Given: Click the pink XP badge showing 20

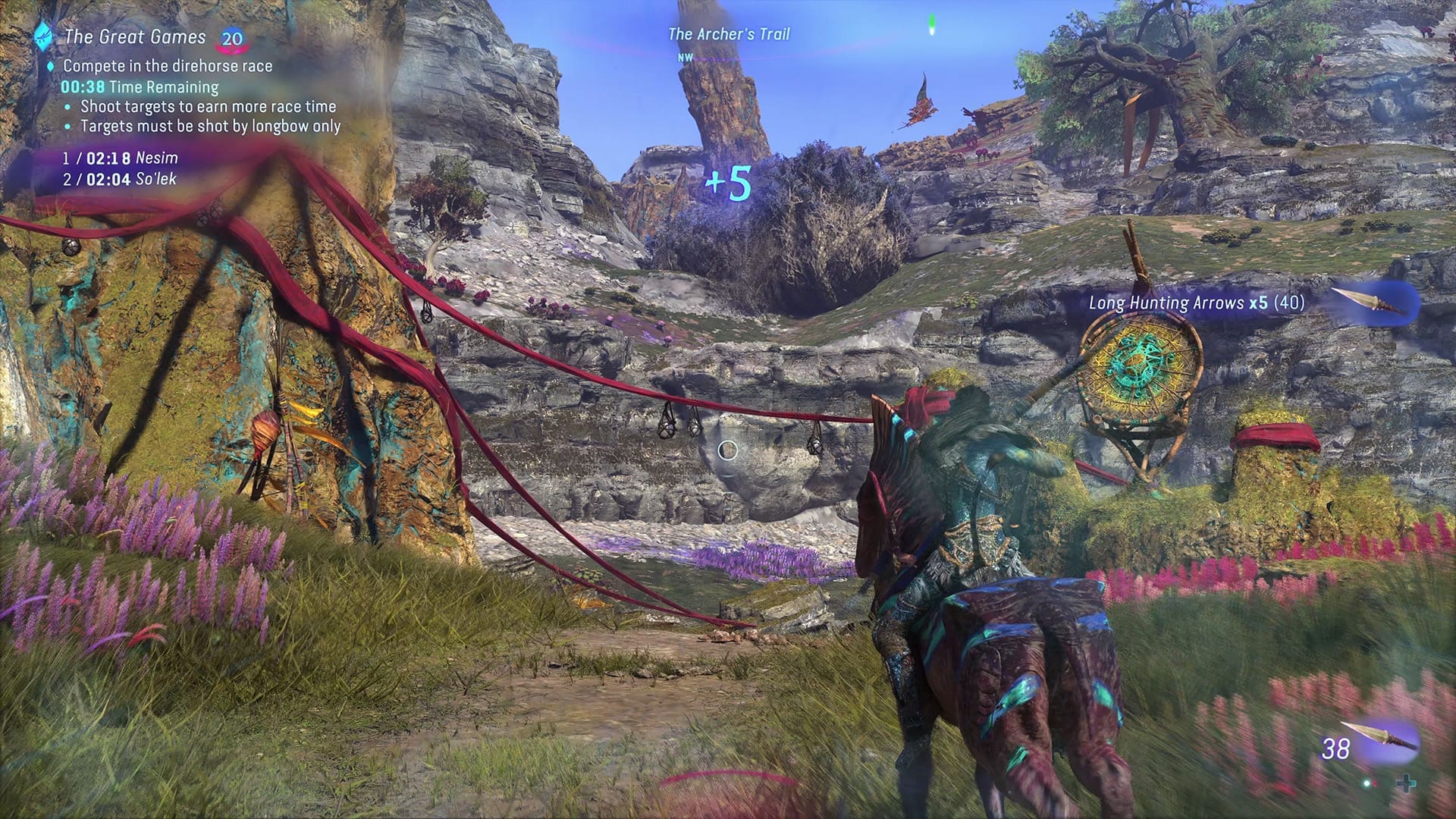Looking at the screenshot, I should click(232, 38).
